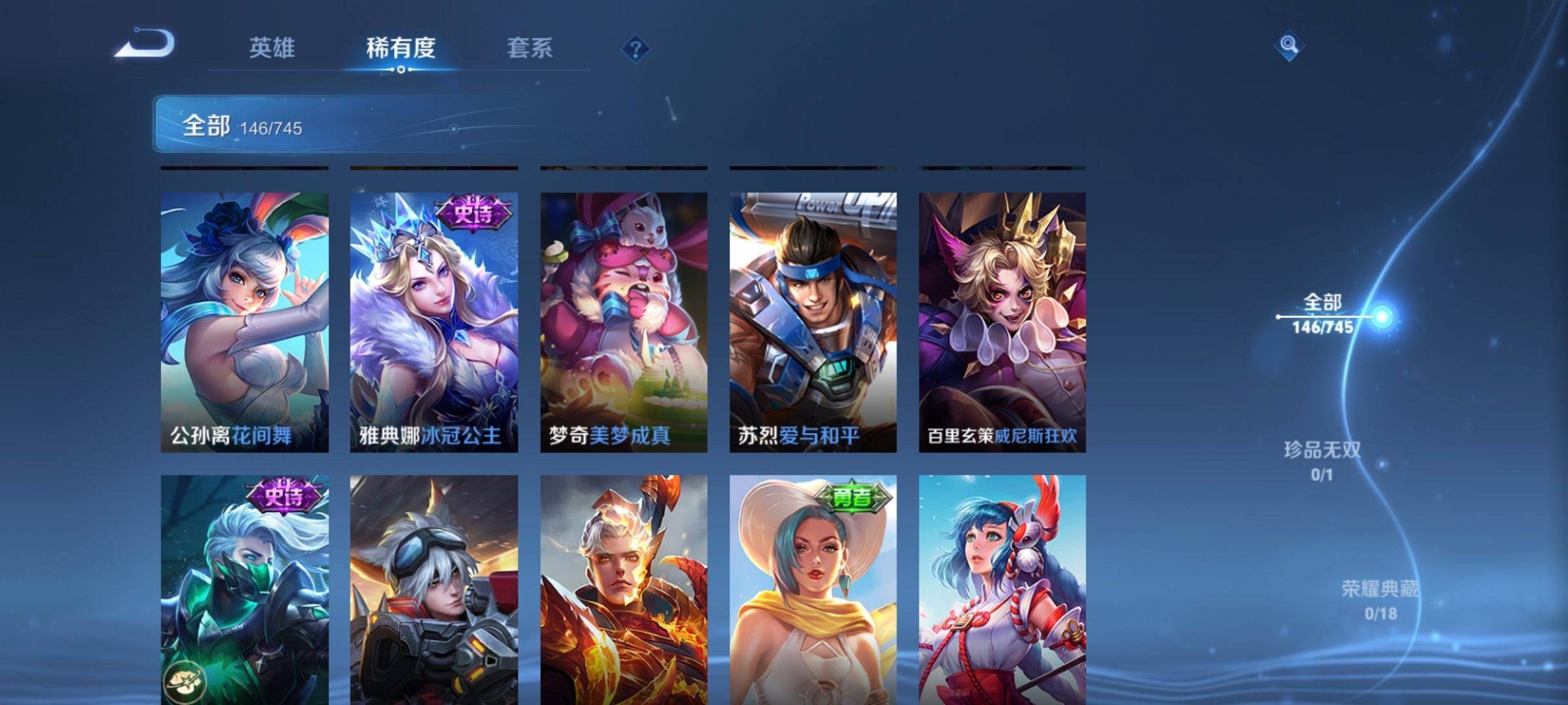Filter by 珍品无双 rarity
Viewport: 1568px width, 705px height.
coord(1322,460)
